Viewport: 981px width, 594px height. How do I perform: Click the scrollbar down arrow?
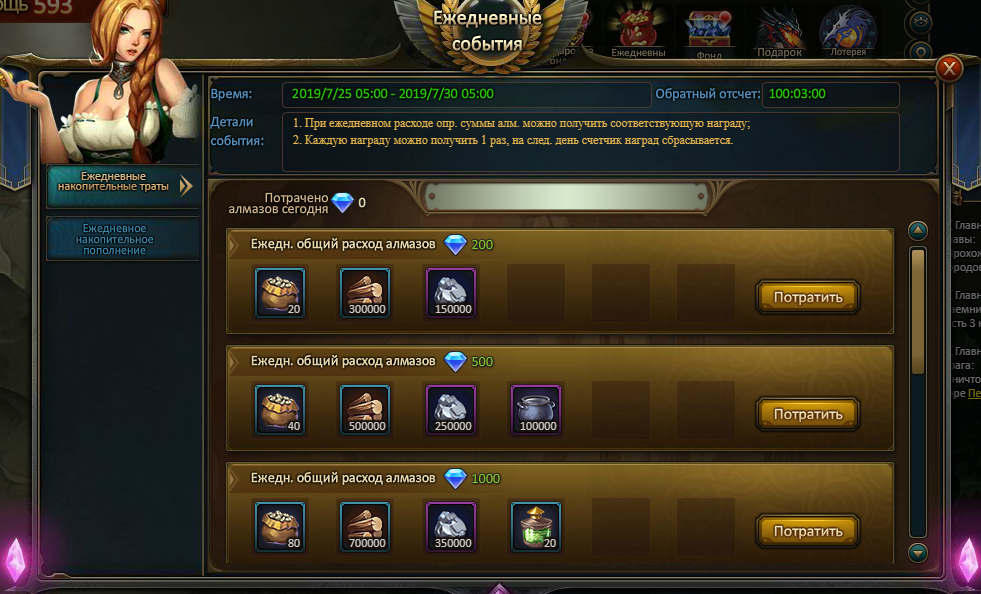pyautogui.click(x=918, y=552)
